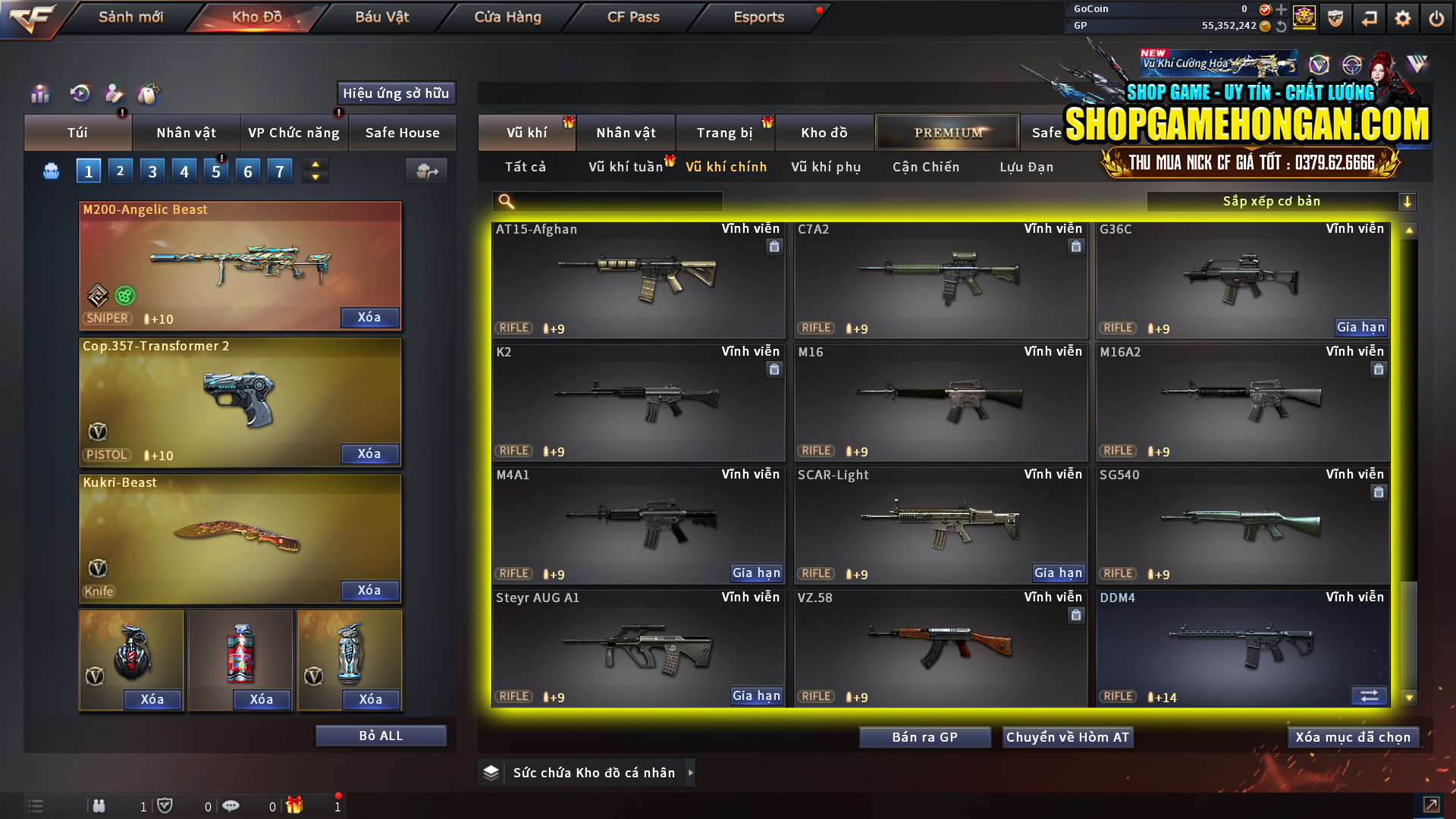This screenshot has width=1456, height=819.
Task: Click the item transfer bag icon above the inventory list
Action: (x=425, y=171)
